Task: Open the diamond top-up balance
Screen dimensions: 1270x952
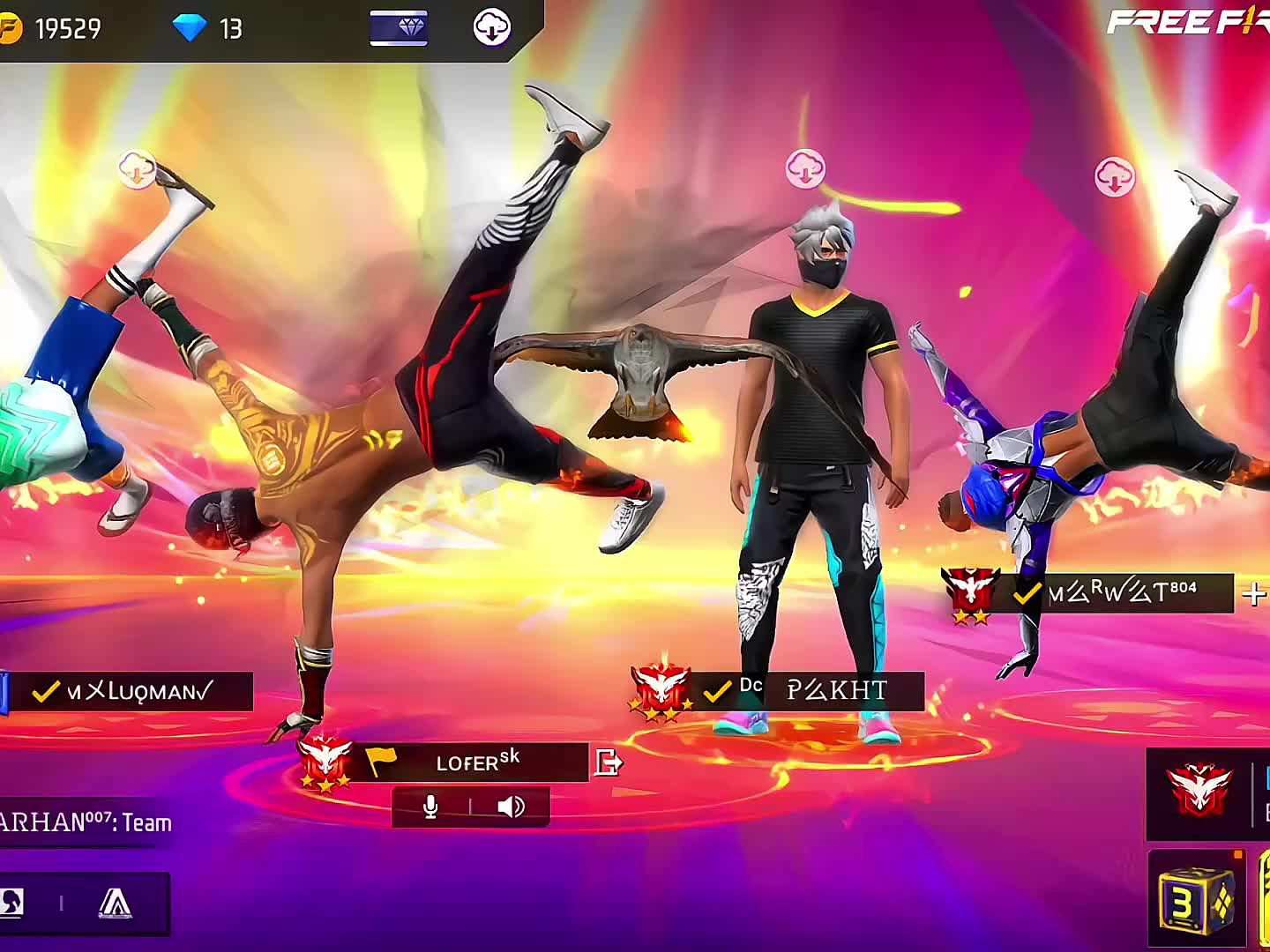Action: tap(208, 29)
